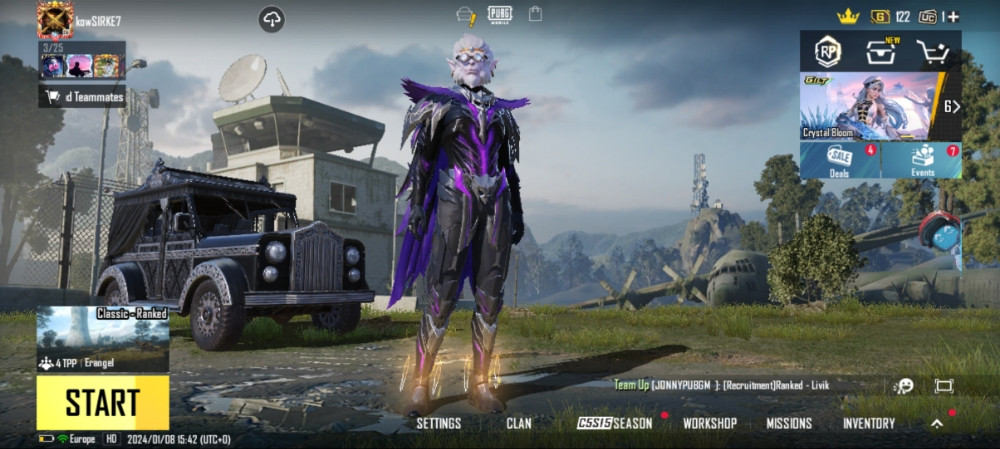Add UC with the plus button
The height and width of the screenshot is (449, 1000).
point(953,16)
